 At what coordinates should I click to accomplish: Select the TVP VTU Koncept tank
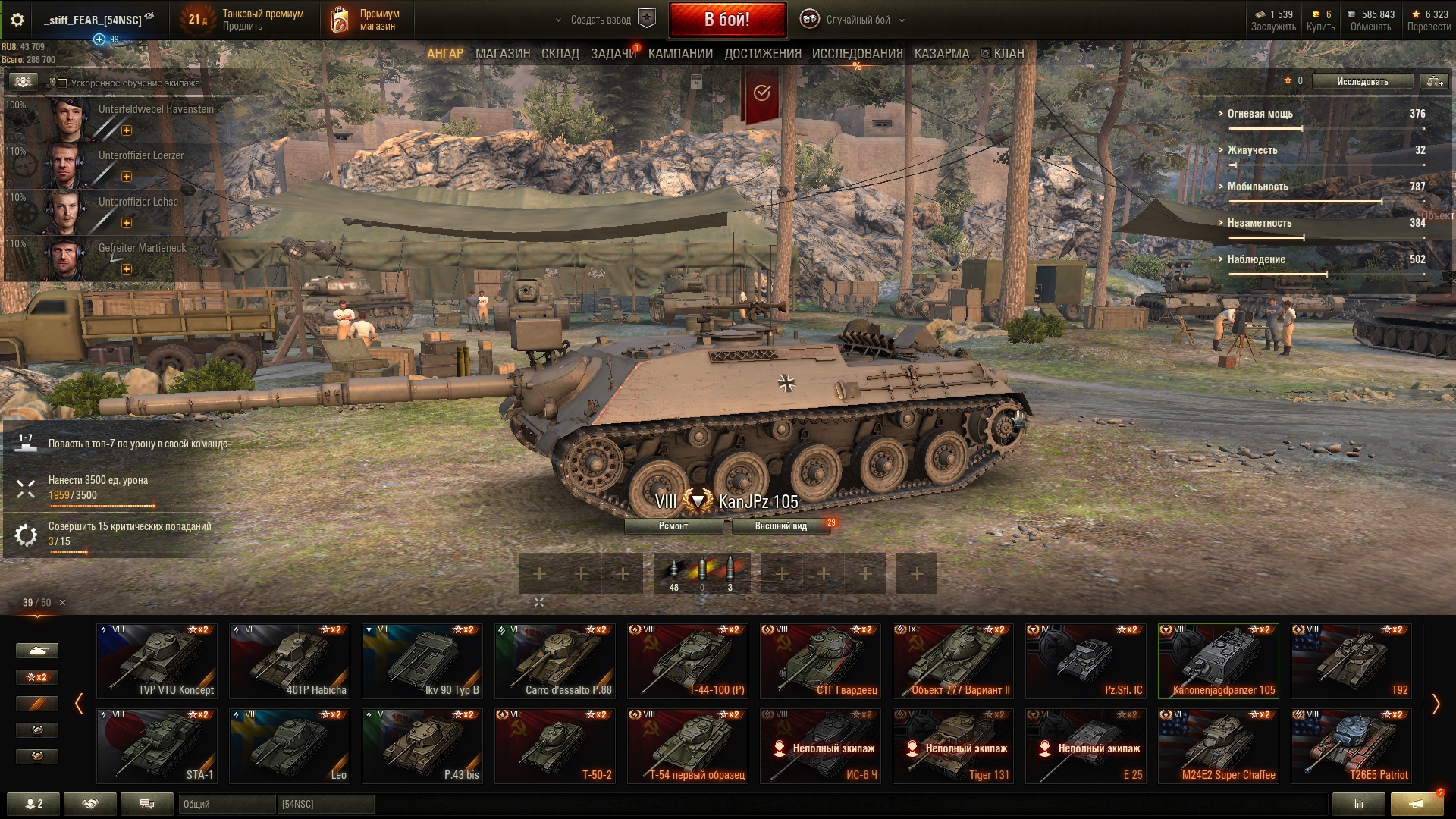[x=157, y=661]
